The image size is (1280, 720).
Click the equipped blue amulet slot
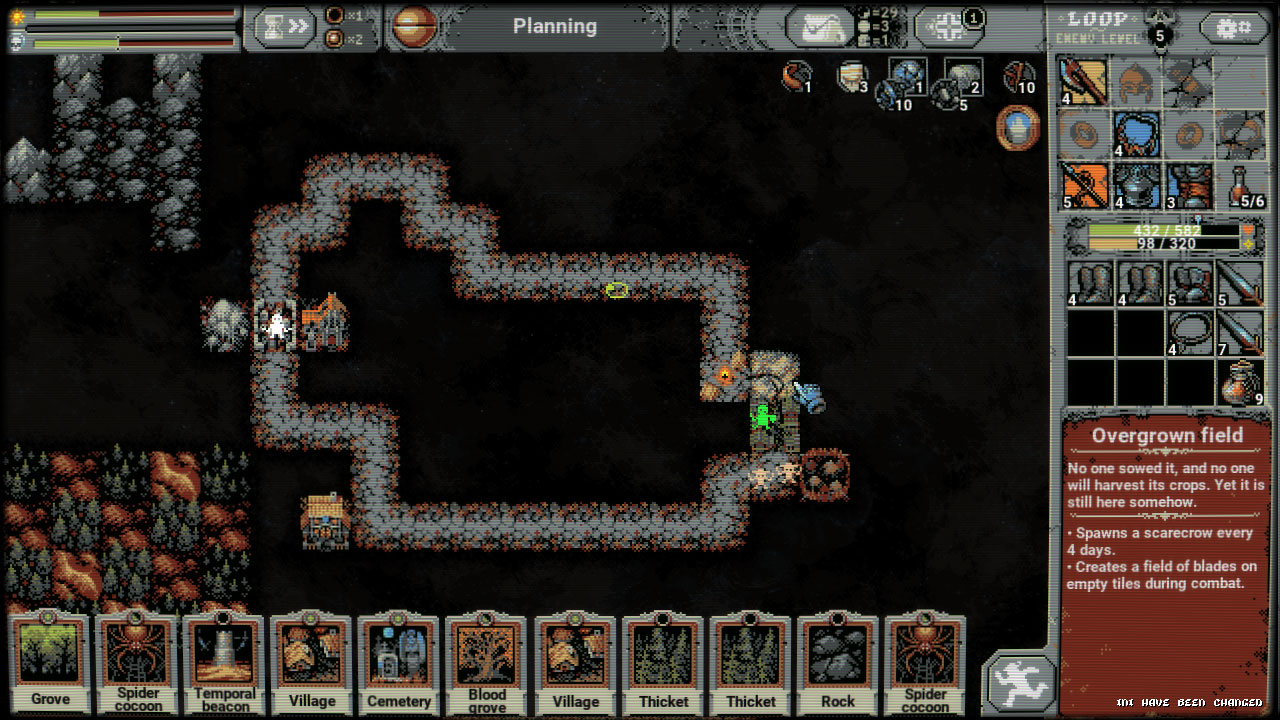[x=1137, y=134]
